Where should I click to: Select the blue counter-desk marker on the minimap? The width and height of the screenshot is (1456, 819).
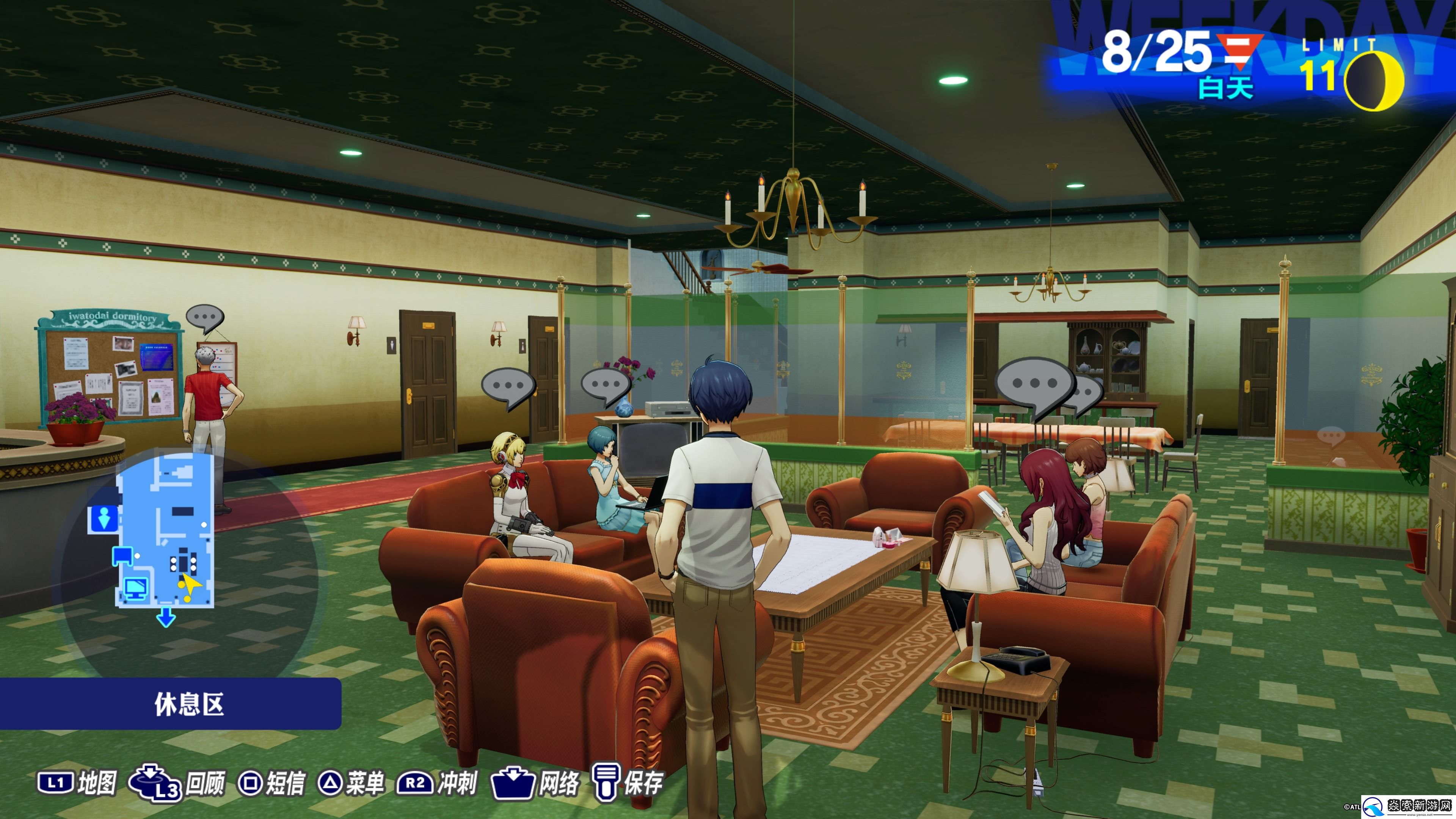click(122, 555)
